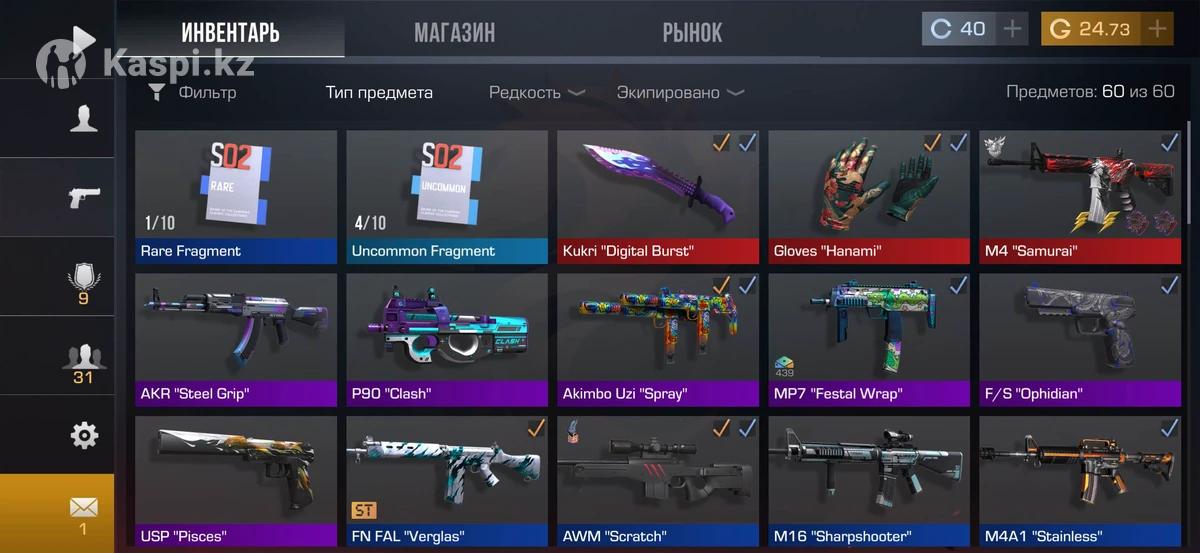Screen dimensions: 1200x553
Task: Open the mail envelope inbox
Action: click(83, 513)
